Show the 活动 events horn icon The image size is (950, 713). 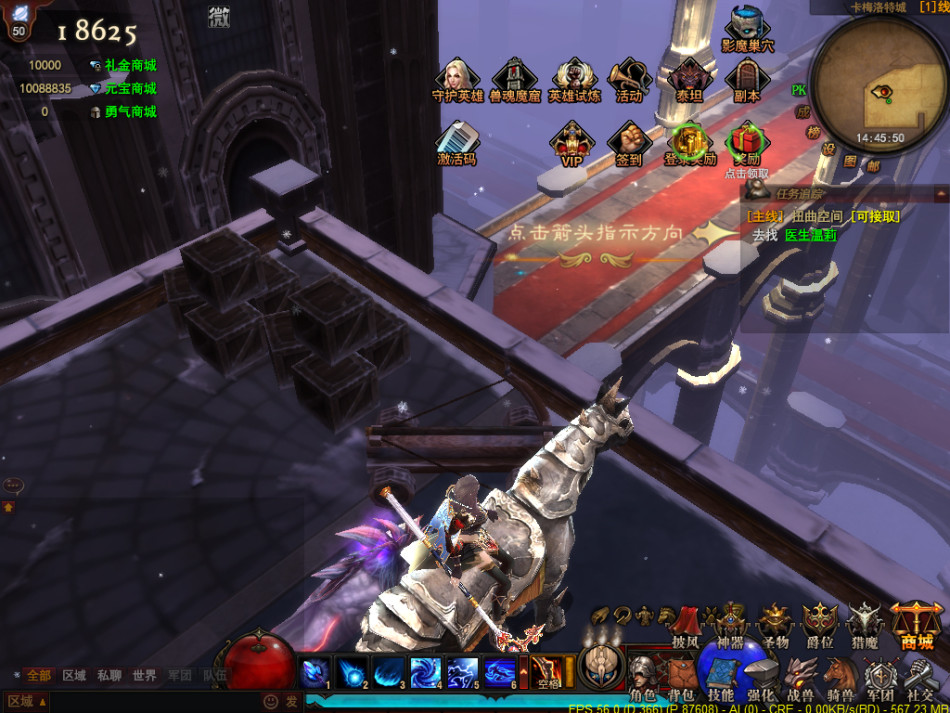[629, 79]
